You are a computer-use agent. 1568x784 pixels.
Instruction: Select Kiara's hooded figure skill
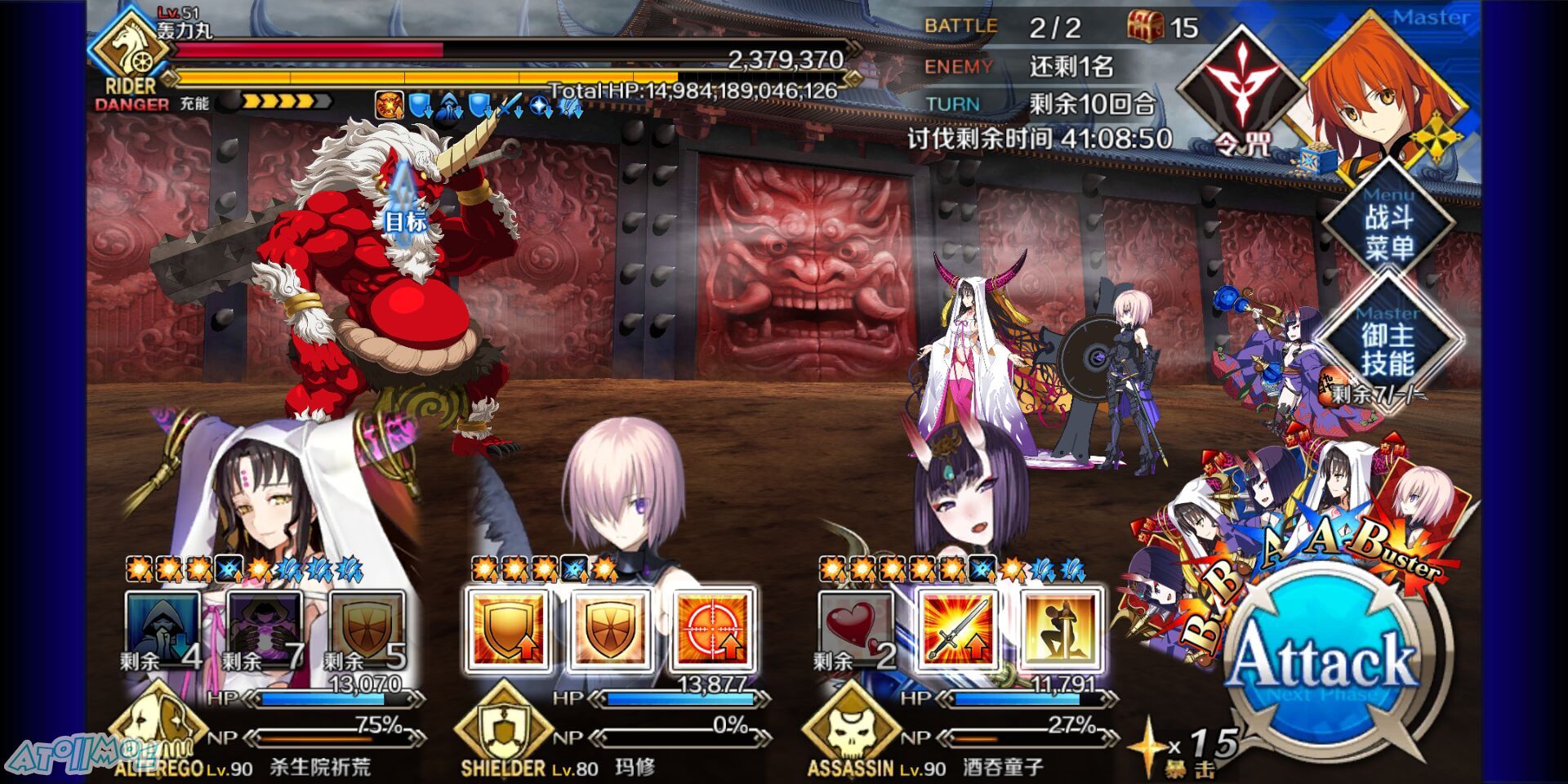pyautogui.click(x=162, y=629)
